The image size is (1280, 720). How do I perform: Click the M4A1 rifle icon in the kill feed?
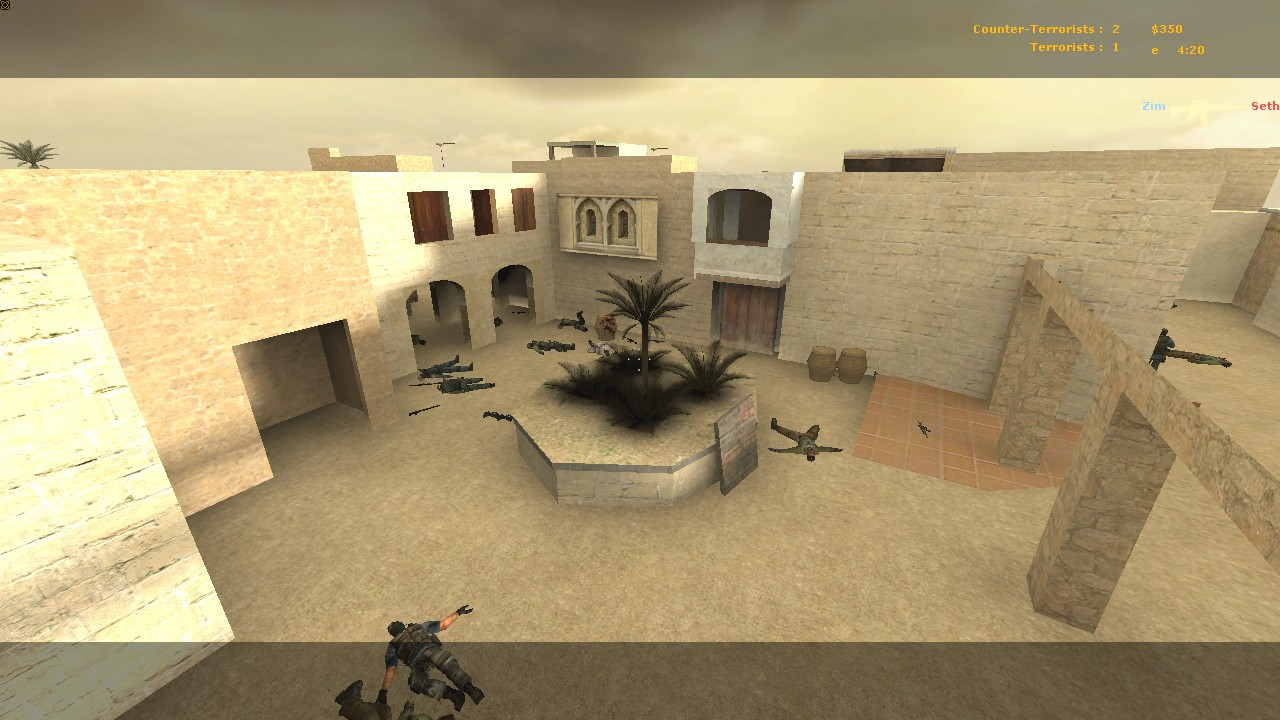pos(1198,105)
